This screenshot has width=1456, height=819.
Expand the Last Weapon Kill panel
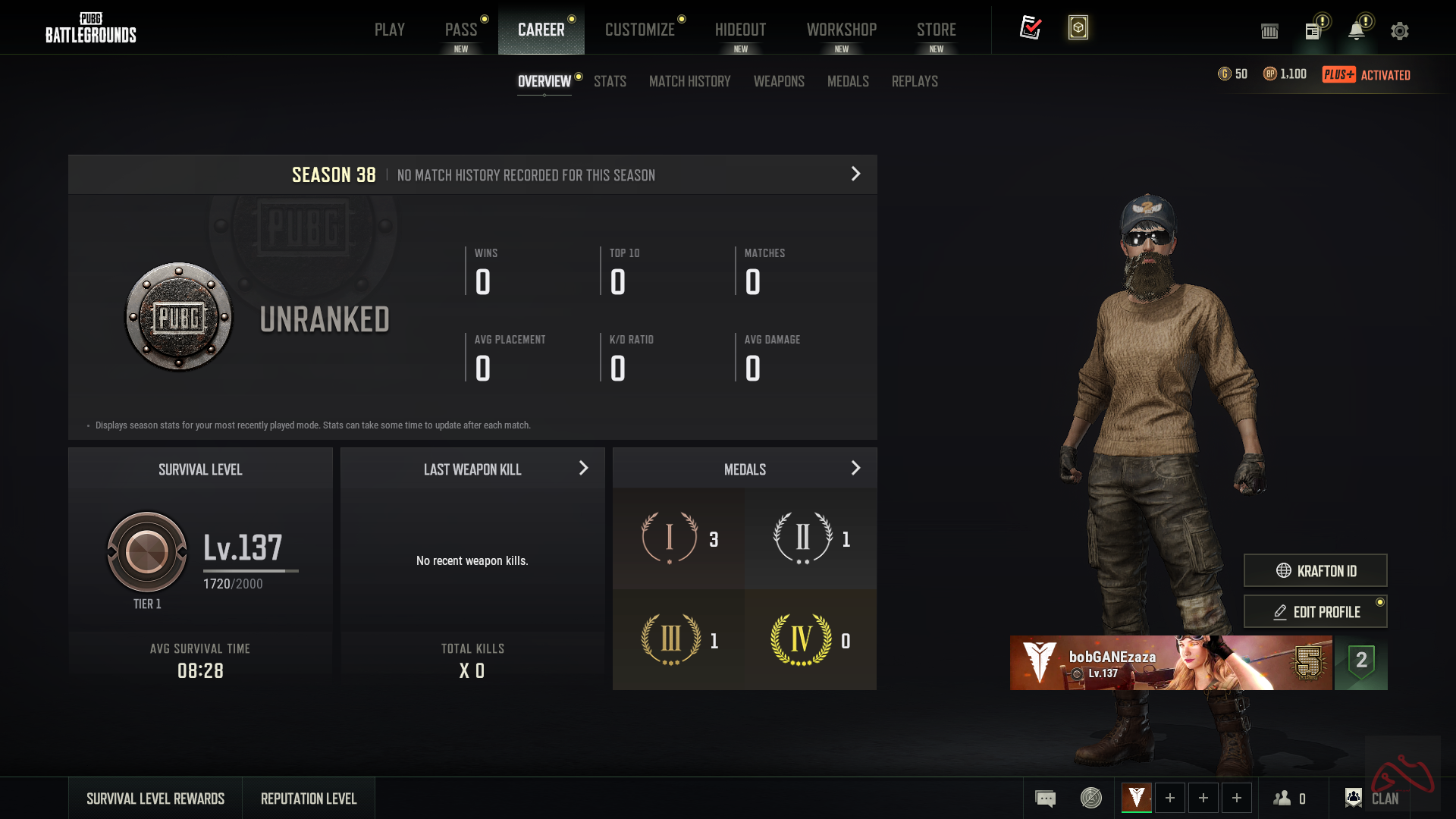[x=582, y=468]
